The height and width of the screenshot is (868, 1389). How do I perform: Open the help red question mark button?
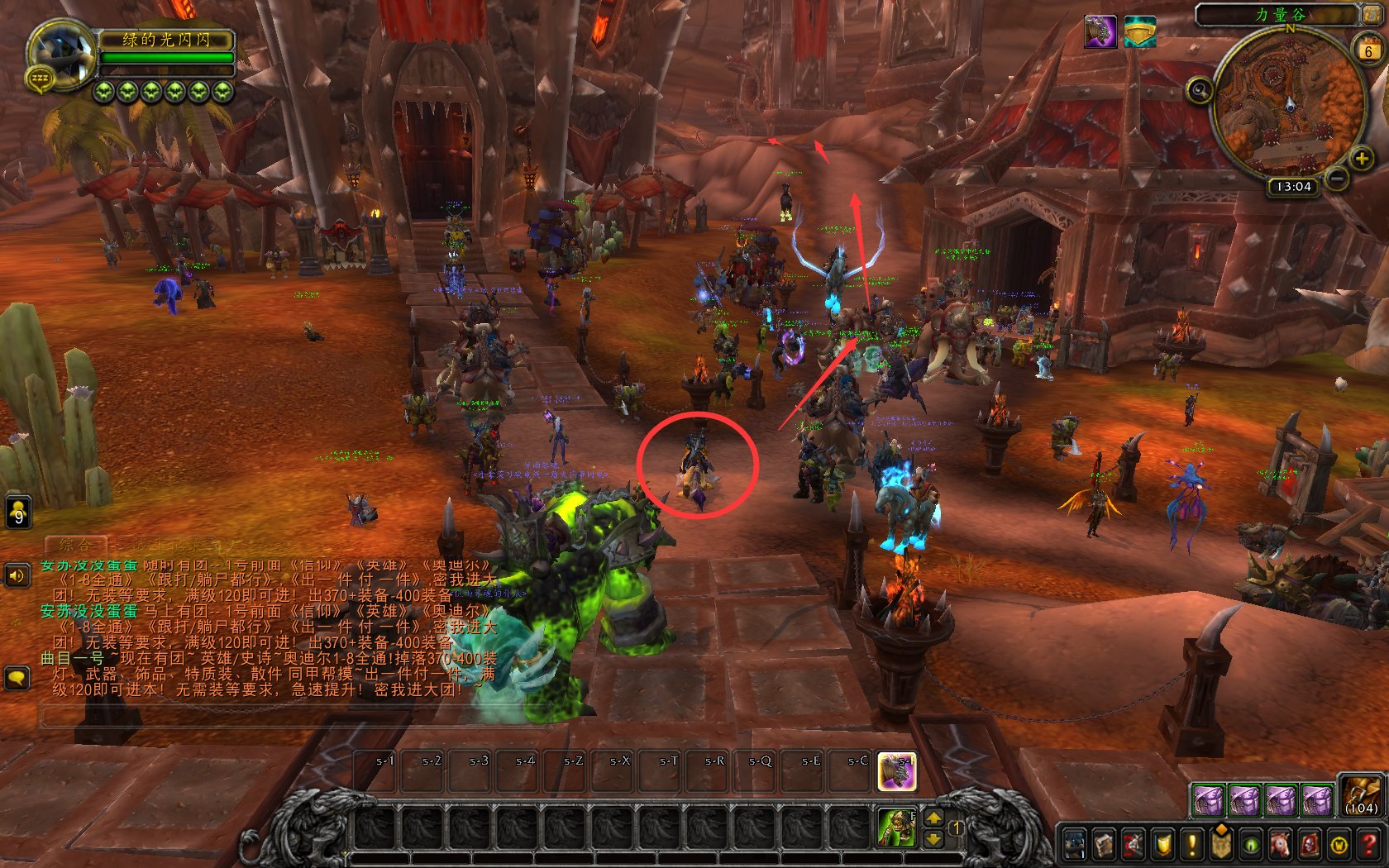coord(1368,844)
